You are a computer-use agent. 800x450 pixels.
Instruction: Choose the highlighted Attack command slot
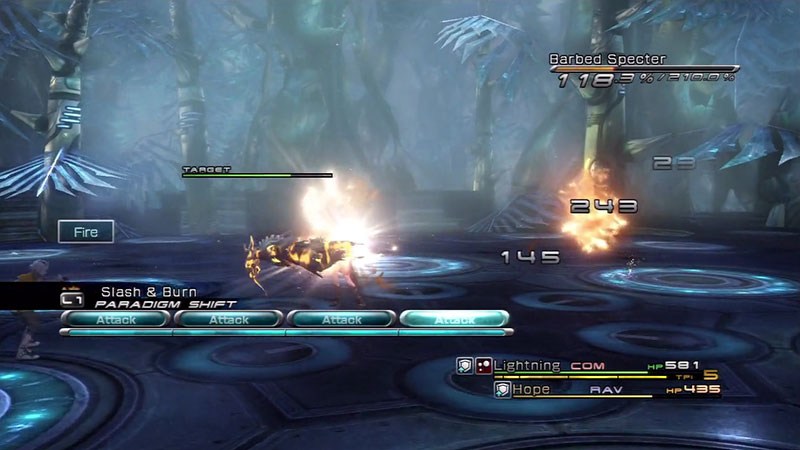click(x=455, y=320)
